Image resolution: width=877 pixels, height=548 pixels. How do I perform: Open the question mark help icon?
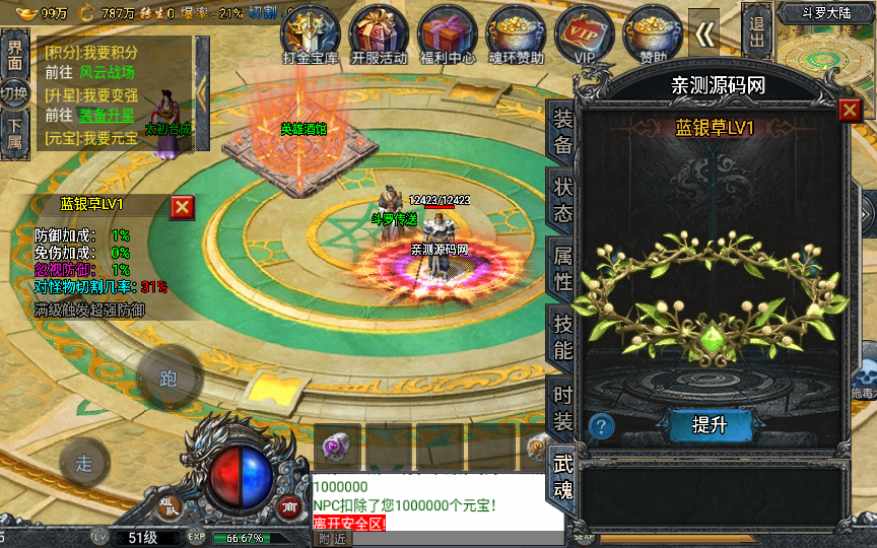tap(600, 426)
